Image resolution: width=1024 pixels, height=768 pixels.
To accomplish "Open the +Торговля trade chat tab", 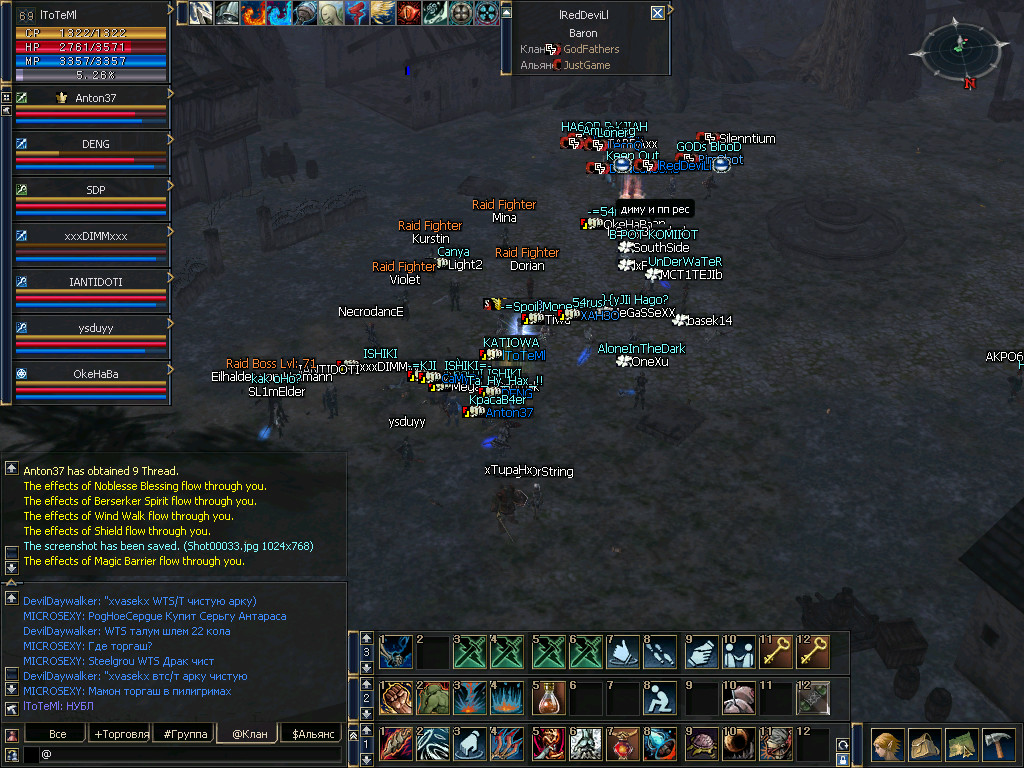I will click(x=121, y=734).
